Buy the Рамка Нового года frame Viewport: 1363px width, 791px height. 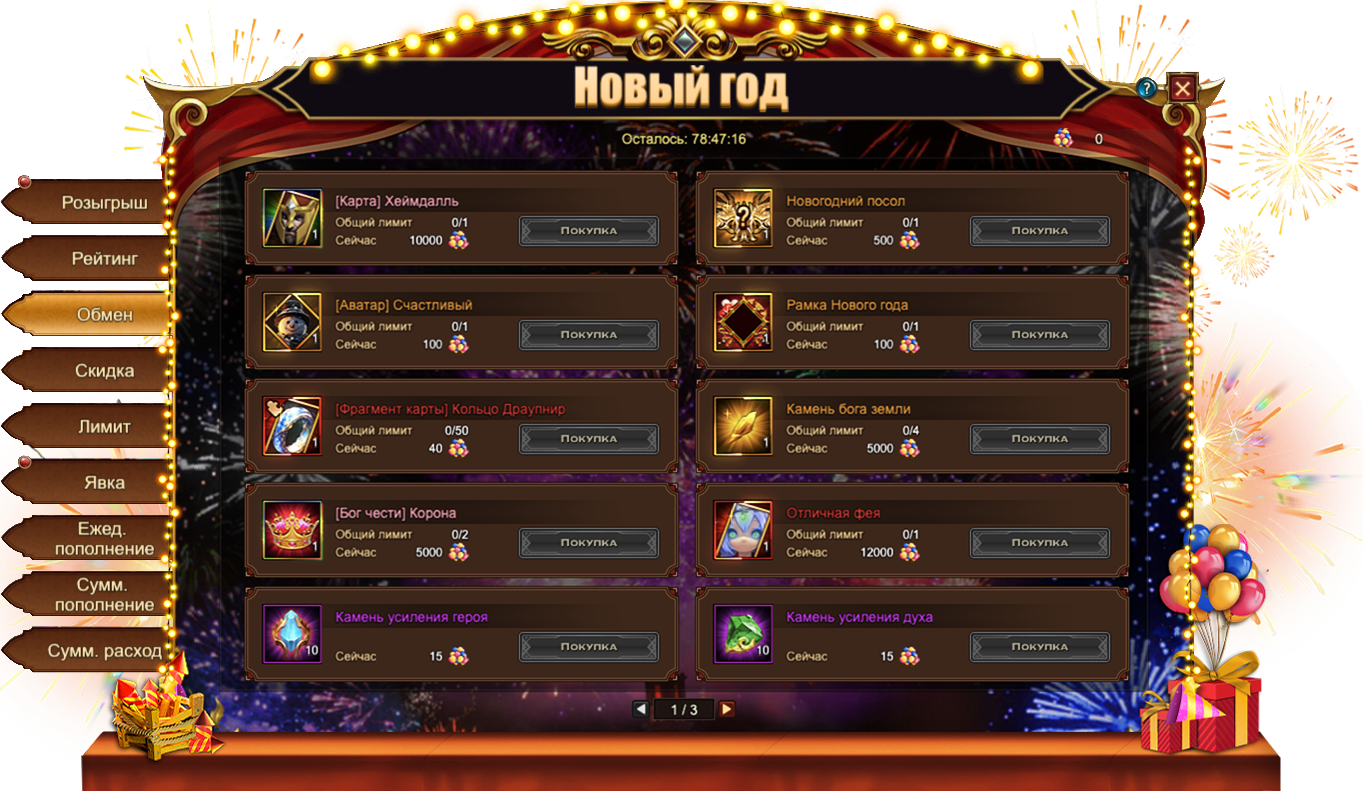pyautogui.click(x=1039, y=335)
